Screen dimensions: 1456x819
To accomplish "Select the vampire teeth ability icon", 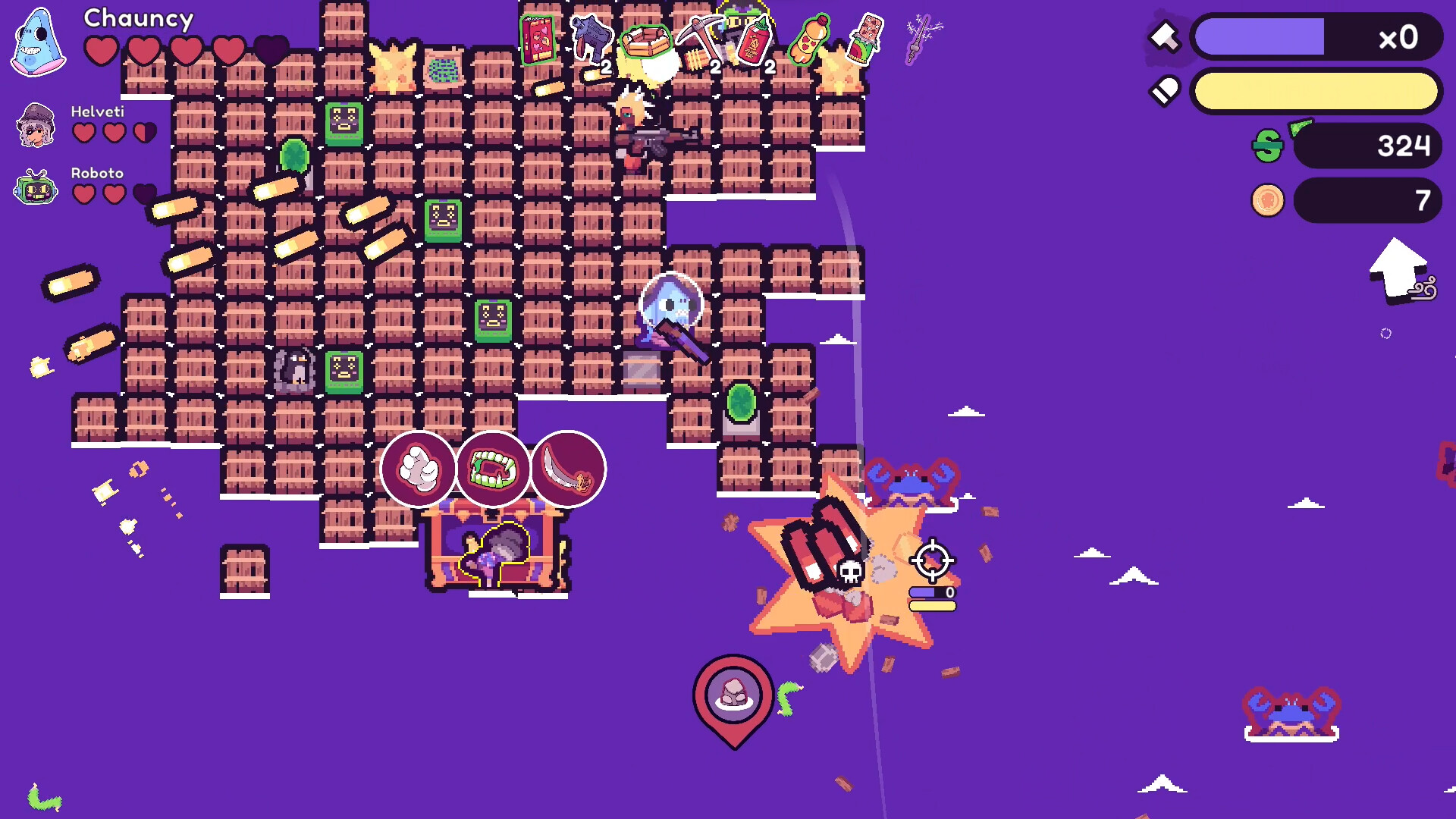I will point(491,469).
